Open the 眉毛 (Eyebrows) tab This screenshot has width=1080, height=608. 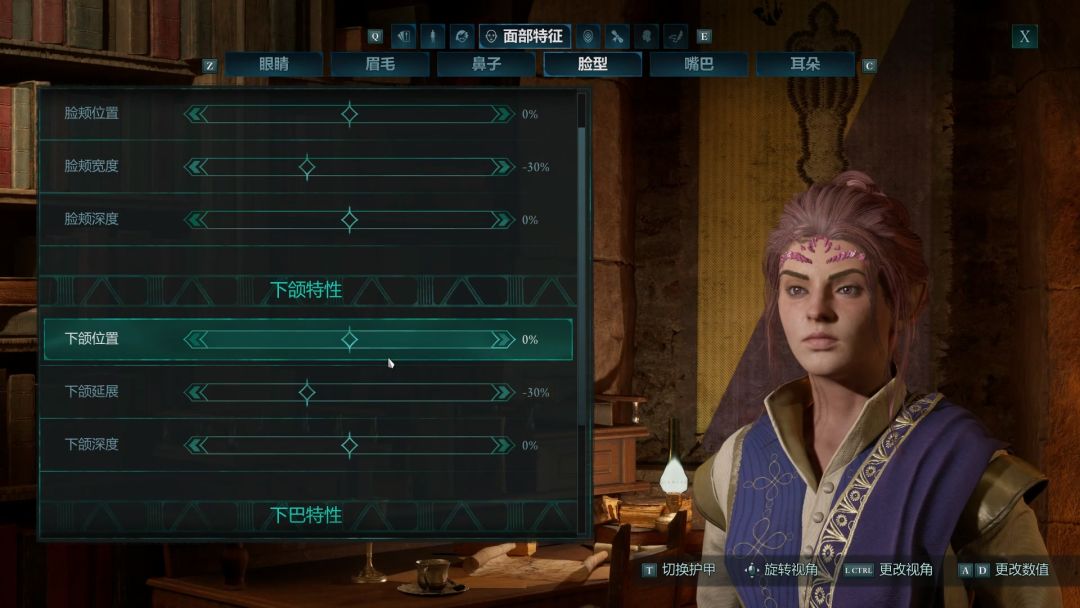tap(379, 65)
